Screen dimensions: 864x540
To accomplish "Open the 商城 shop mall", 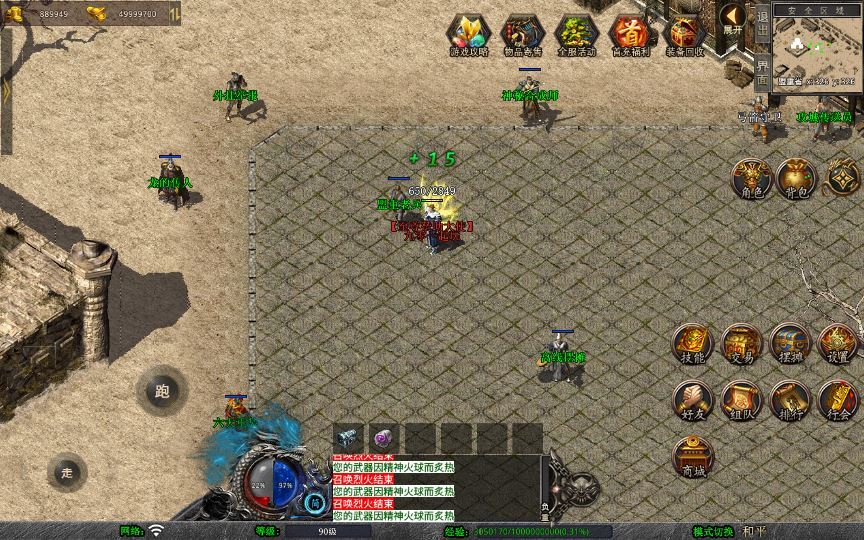I will tap(692, 456).
